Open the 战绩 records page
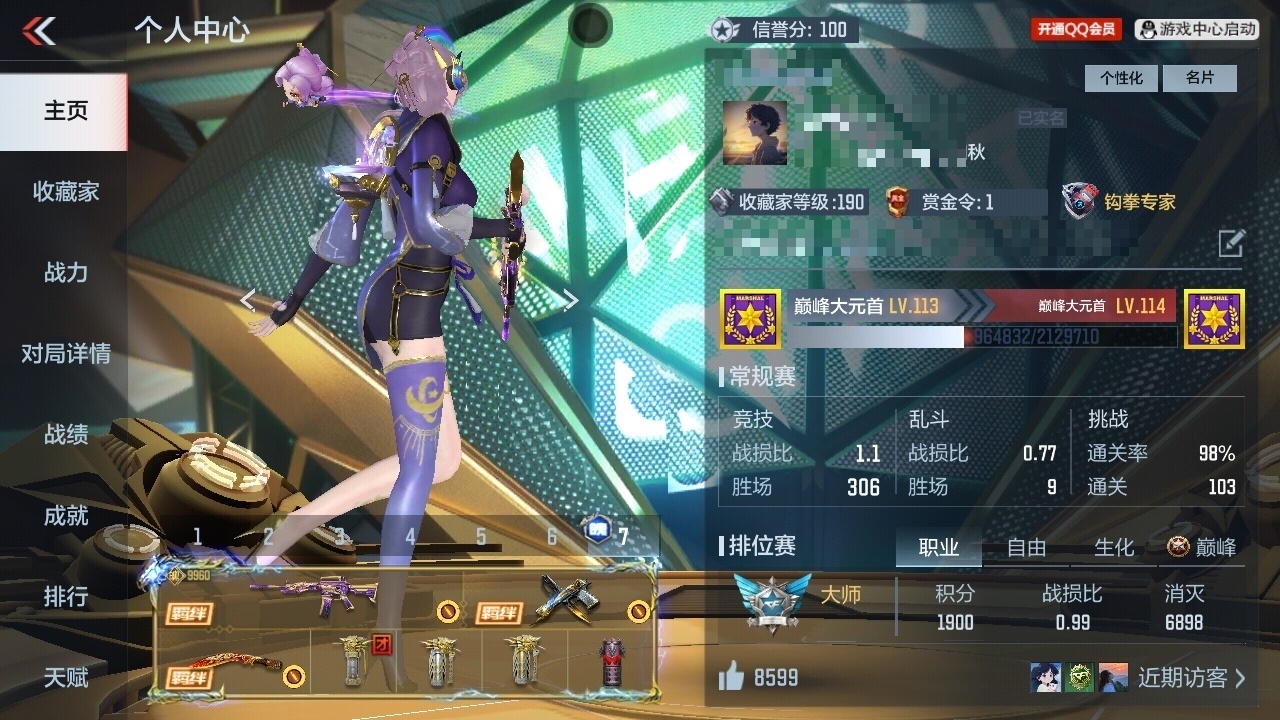1280x720 pixels. coord(65,434)
